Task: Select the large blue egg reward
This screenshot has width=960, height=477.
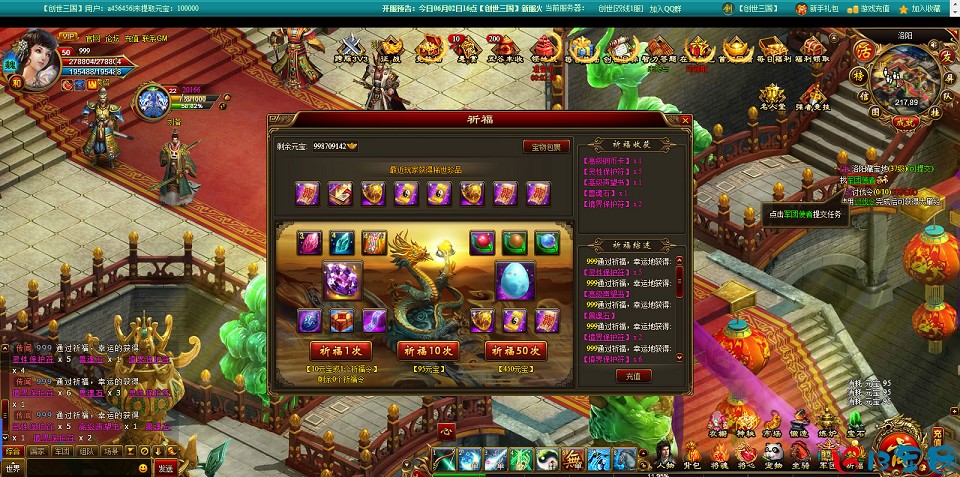Action: click(x=516, y=281)
